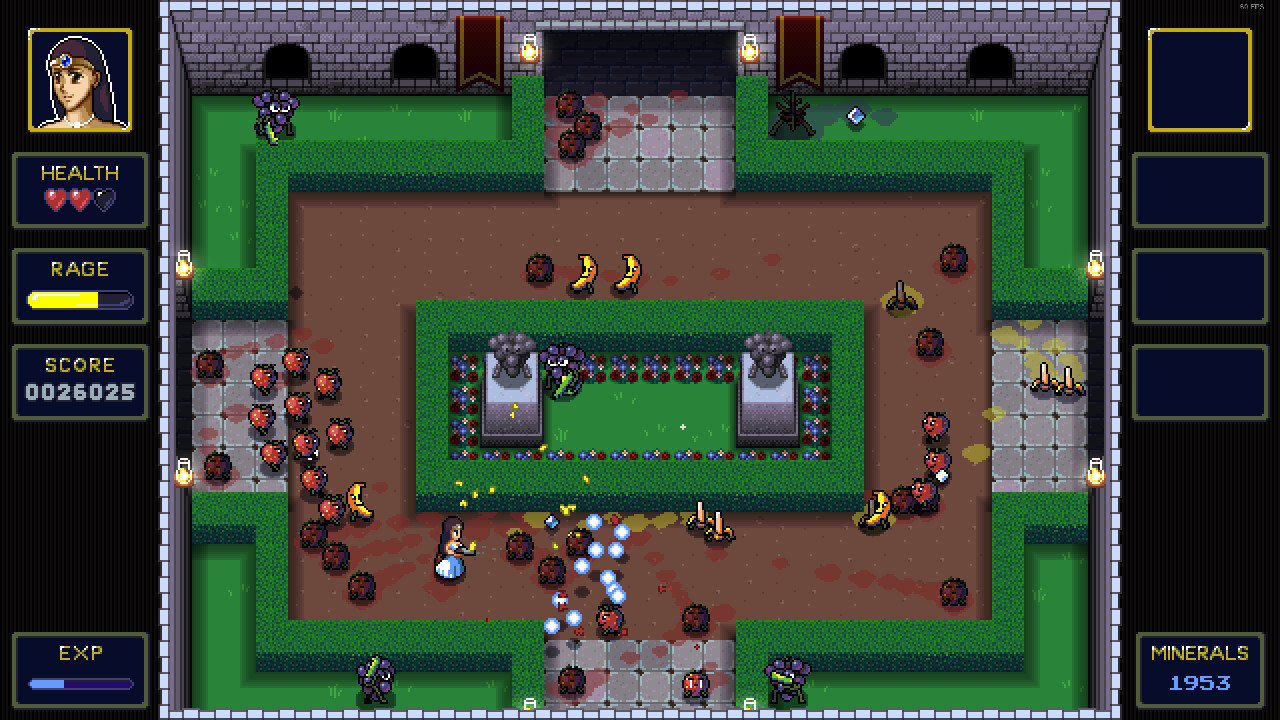Select the princess player character in the arena

[451, 550]
